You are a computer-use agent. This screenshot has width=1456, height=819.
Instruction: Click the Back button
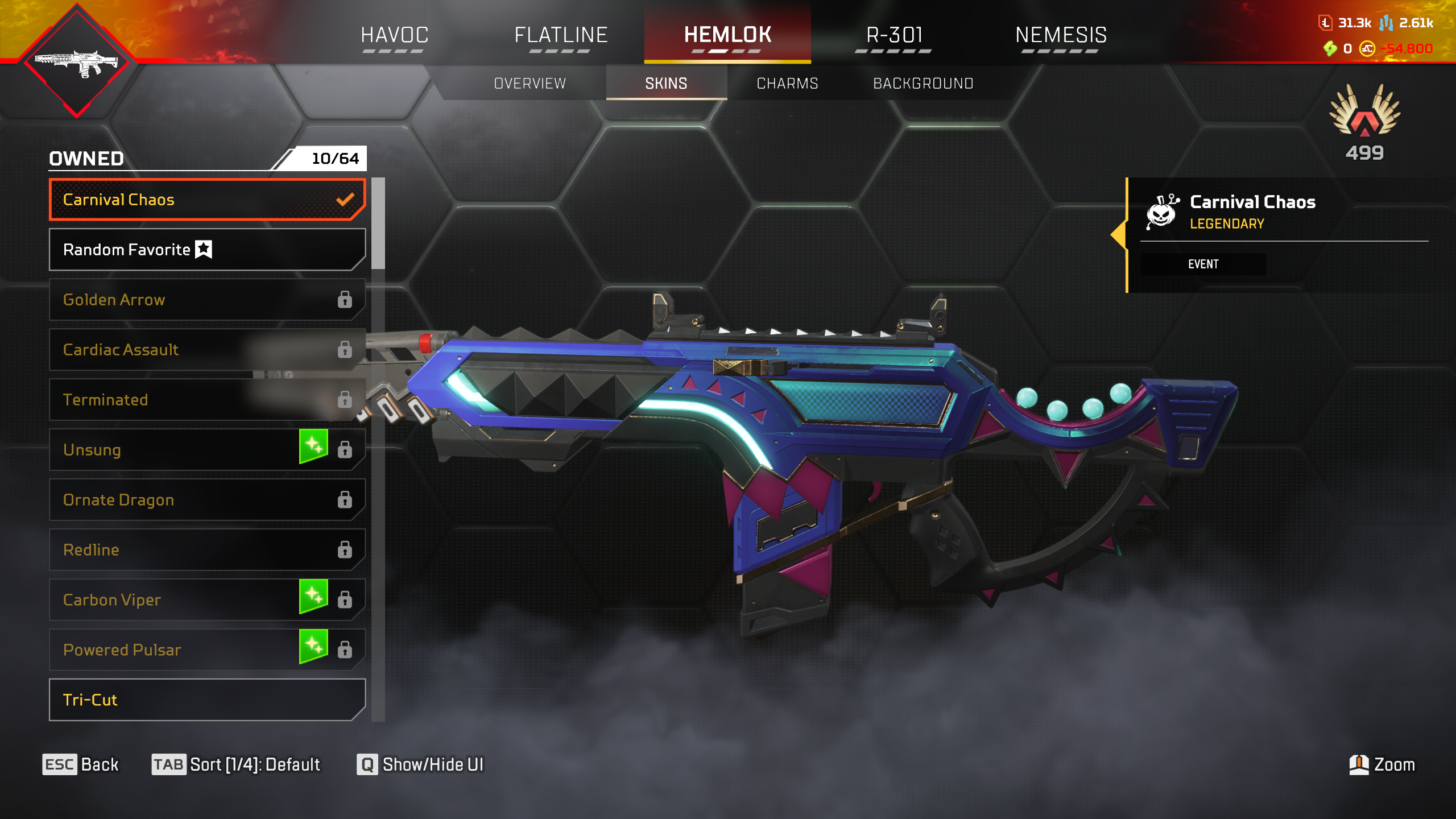coord(81,764)
